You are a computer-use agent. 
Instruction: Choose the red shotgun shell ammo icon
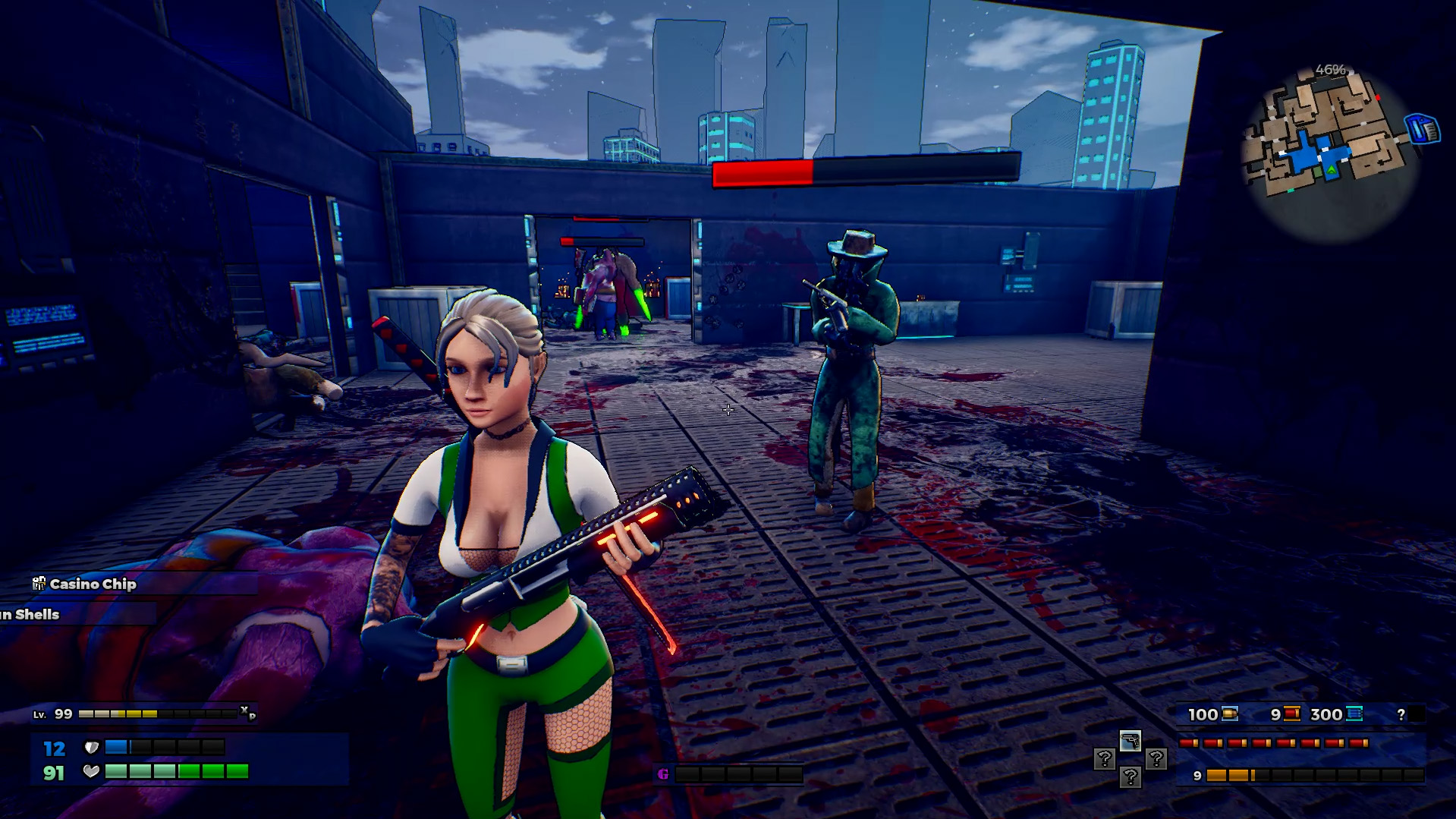pos(1292,713)
